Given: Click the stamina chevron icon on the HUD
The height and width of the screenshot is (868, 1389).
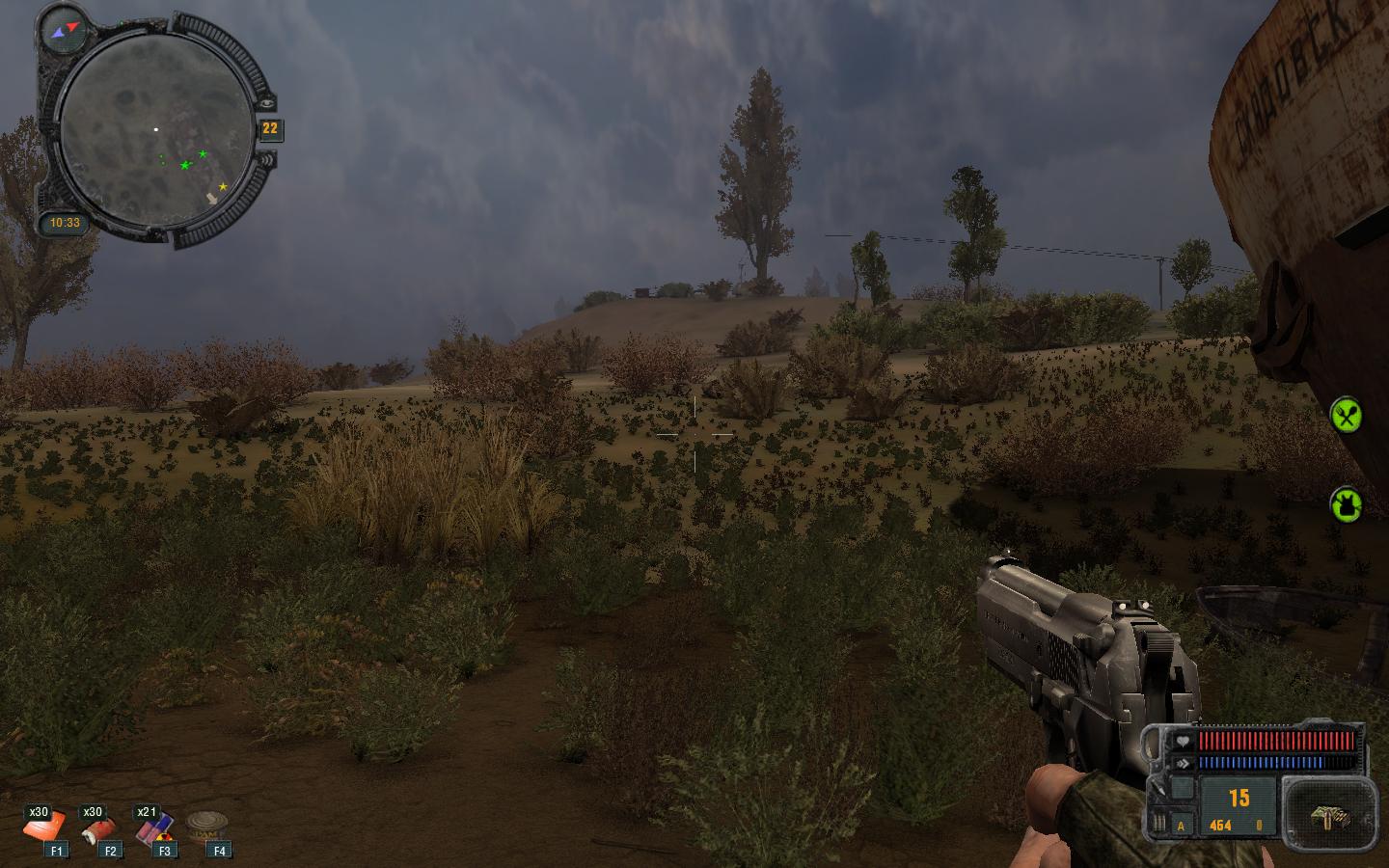Looking at the screenshot, I should tap(1184, 763).
